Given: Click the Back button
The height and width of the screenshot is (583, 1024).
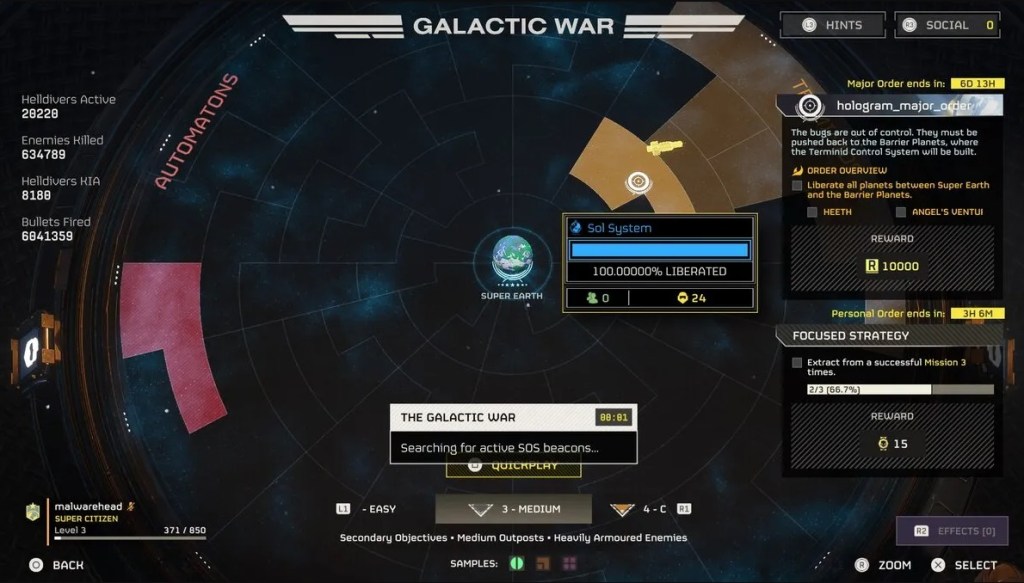Looking at the screenshot, I should tap(57, 565).
